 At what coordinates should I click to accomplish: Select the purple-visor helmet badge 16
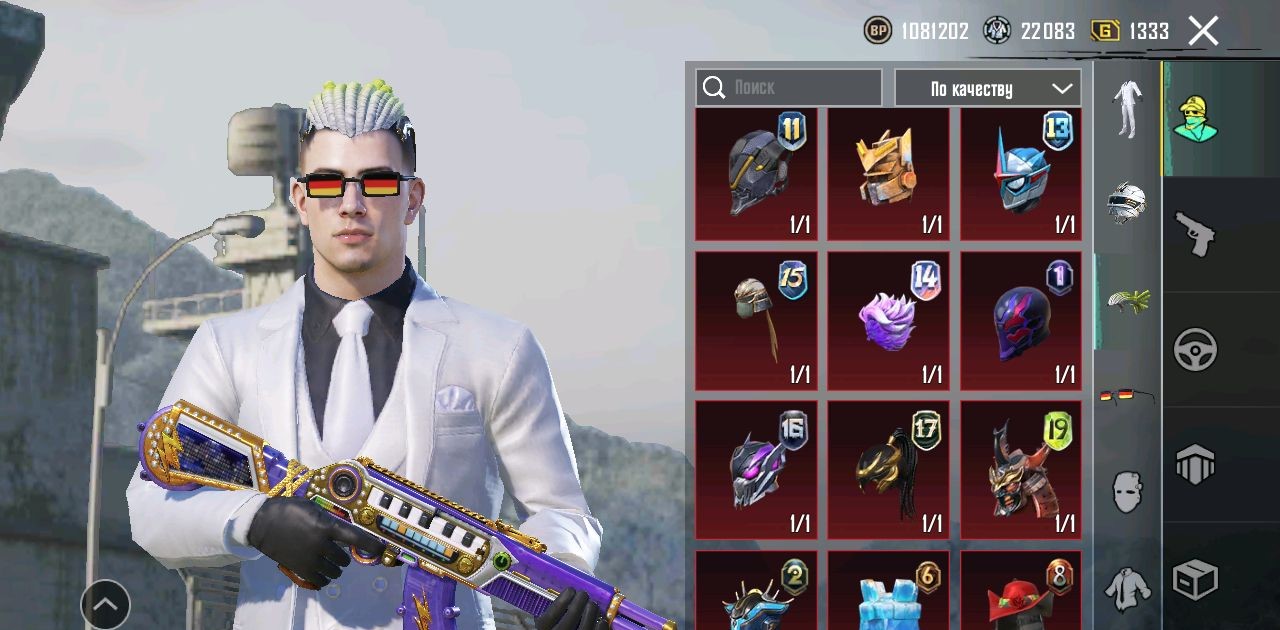tap(756, 470)
